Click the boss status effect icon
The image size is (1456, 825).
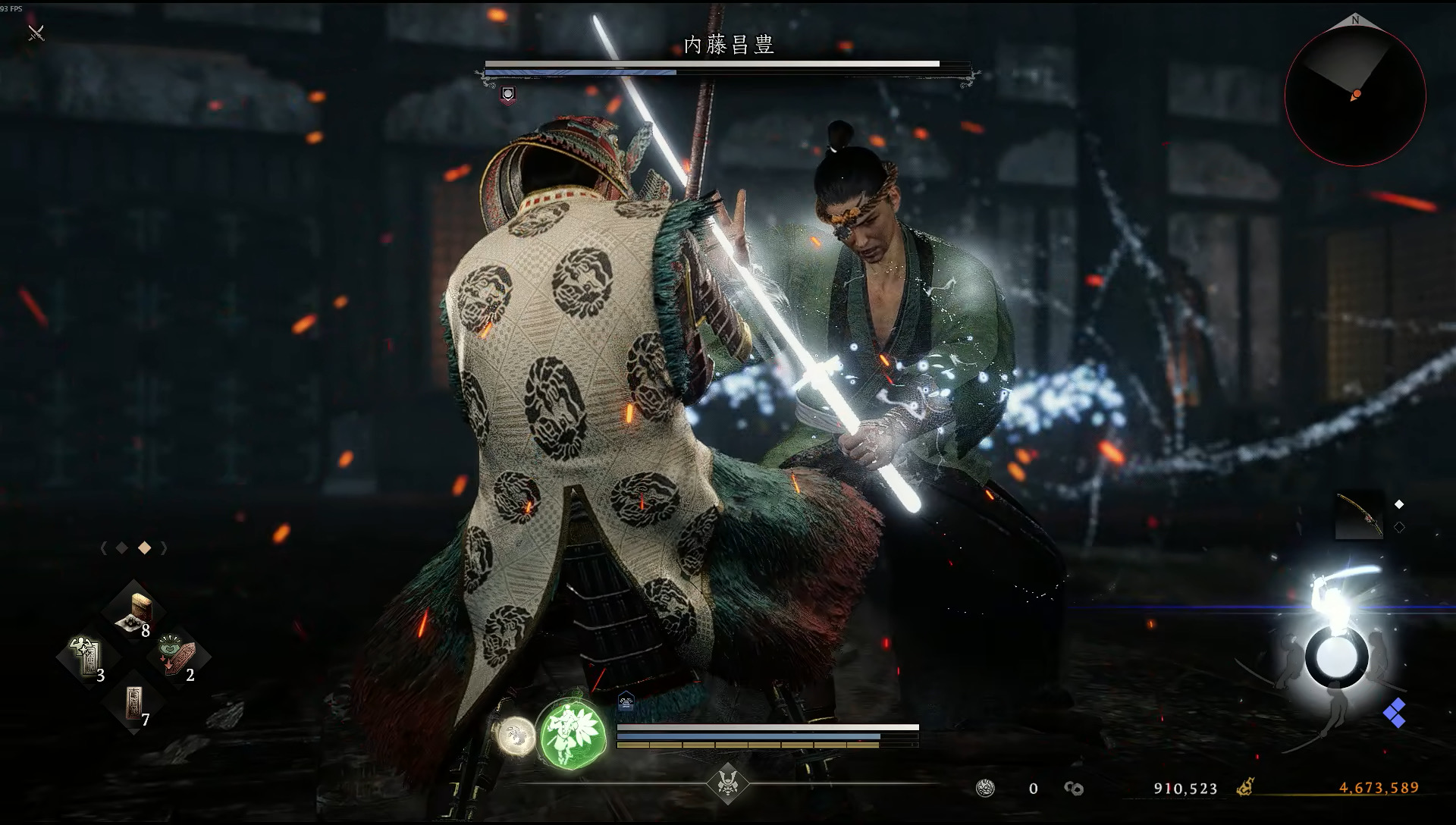(508, 94)
